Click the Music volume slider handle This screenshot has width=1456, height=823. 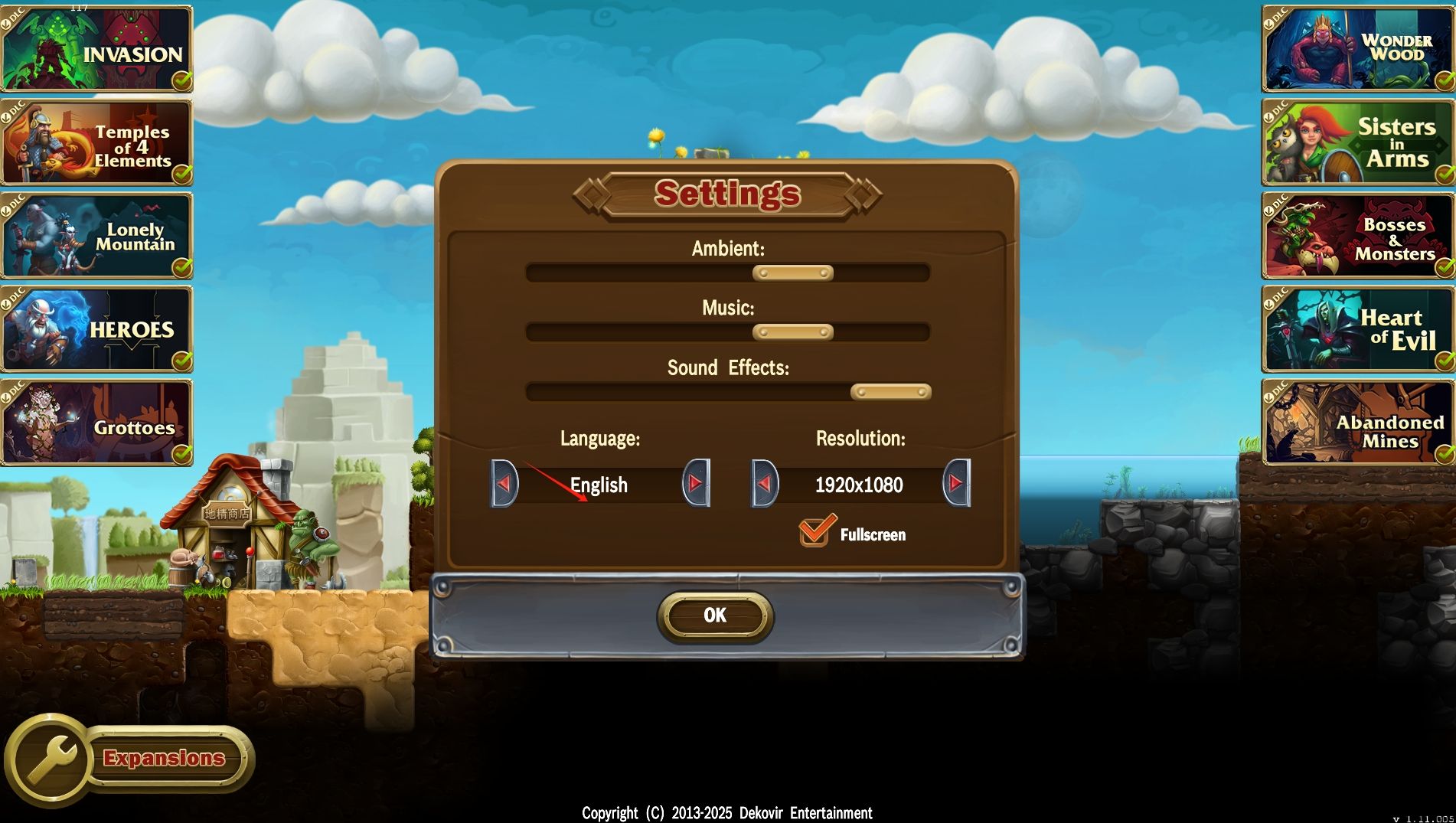coord(792,332)
